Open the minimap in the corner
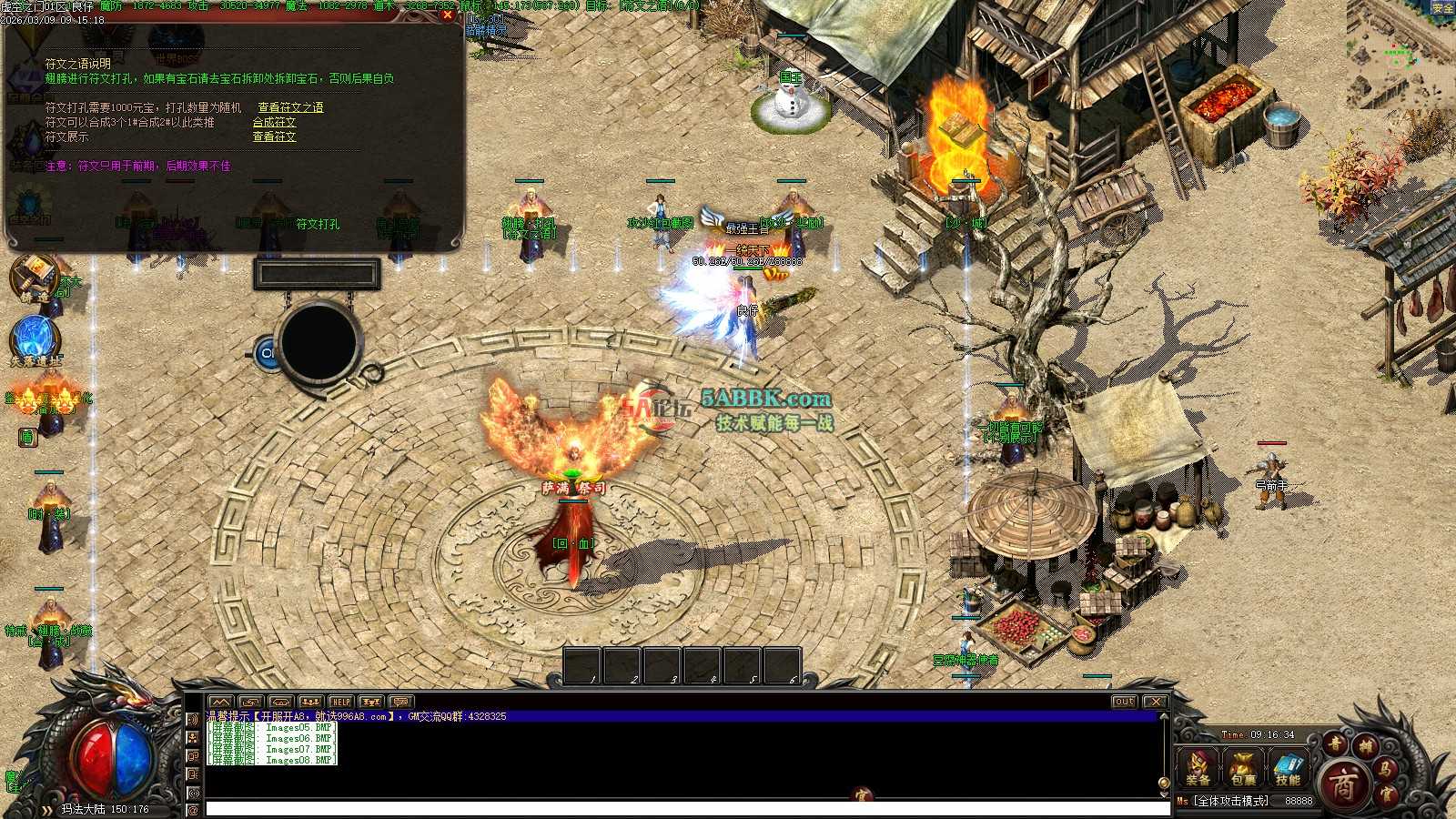The width and height of the screenshot is (1456, 819). (x=1400, y=53)
